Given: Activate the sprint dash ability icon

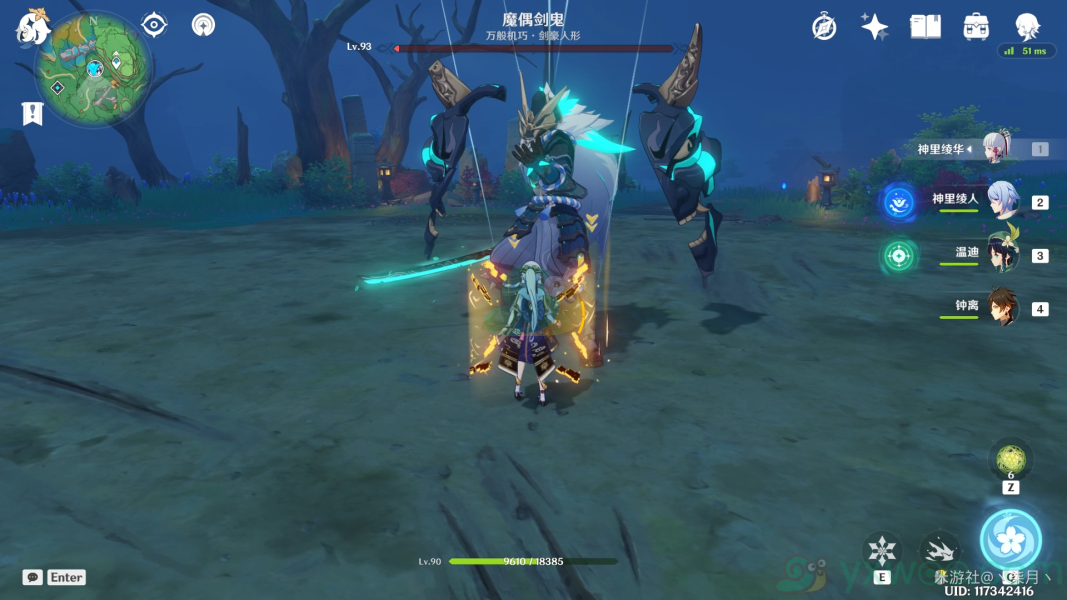Looking at the screenshot, I should click(938, 551).
